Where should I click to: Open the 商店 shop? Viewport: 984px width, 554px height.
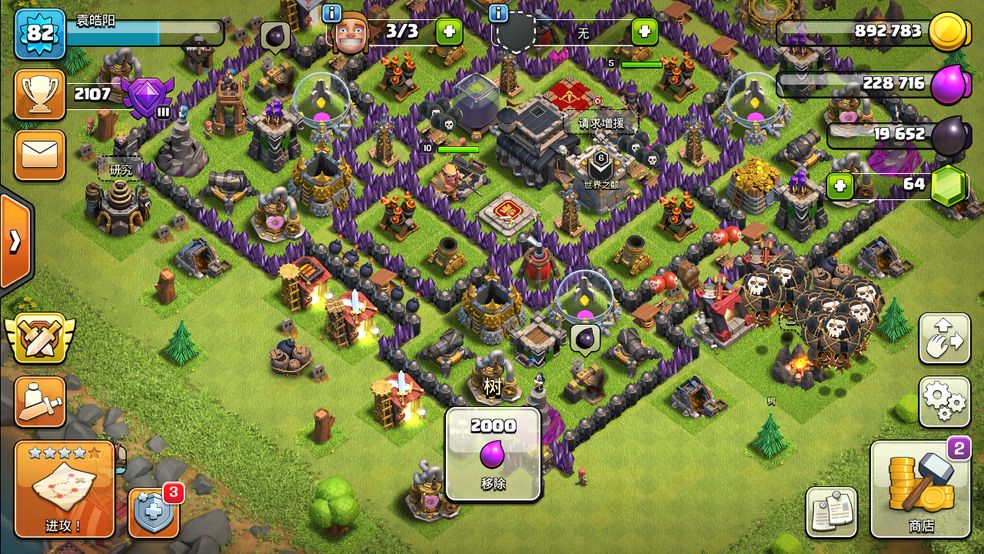pos(920,489)
